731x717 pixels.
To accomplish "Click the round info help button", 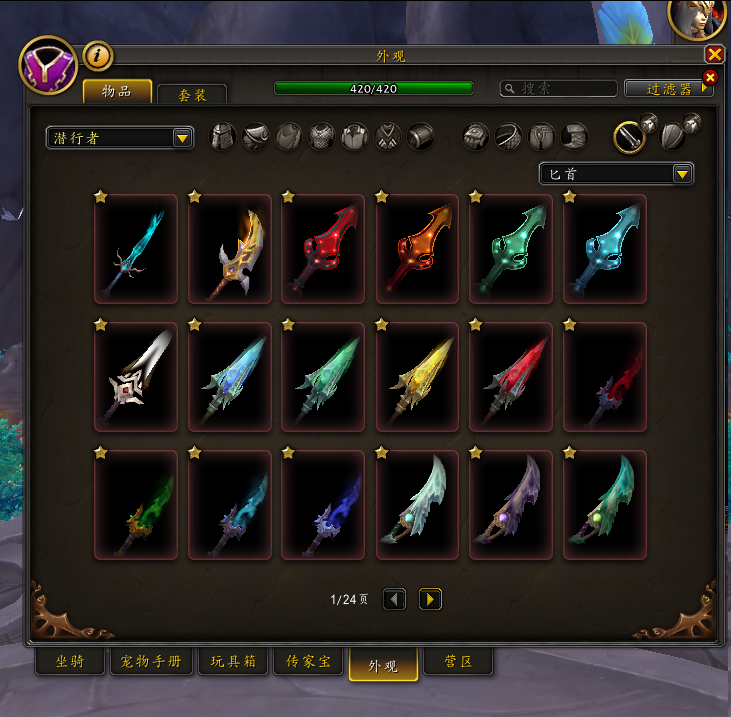I will [x=97, y=56].
